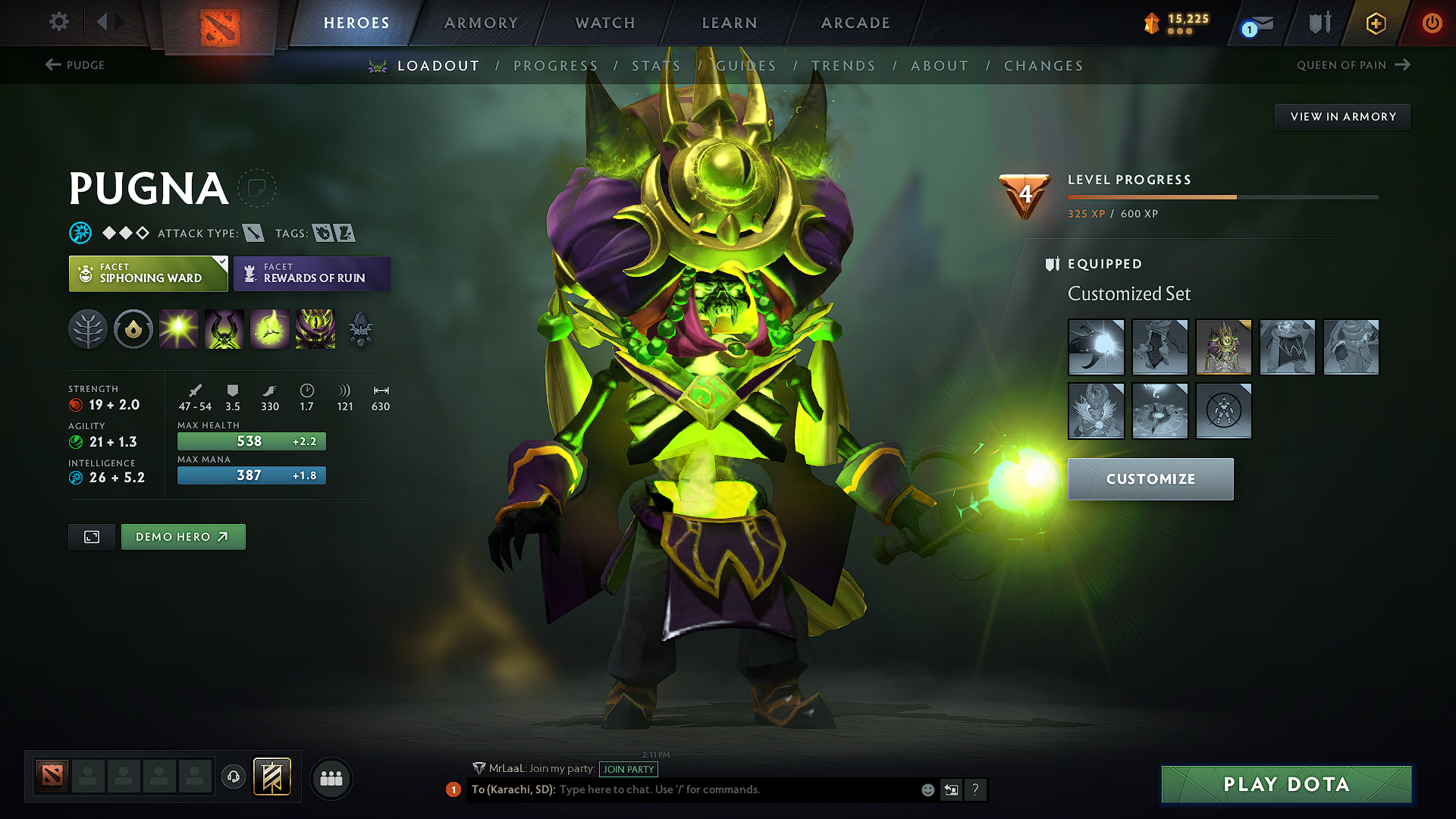1456x819 pixels.
Task: Select the Nether Ward ability icon
Action: point(270,328)
